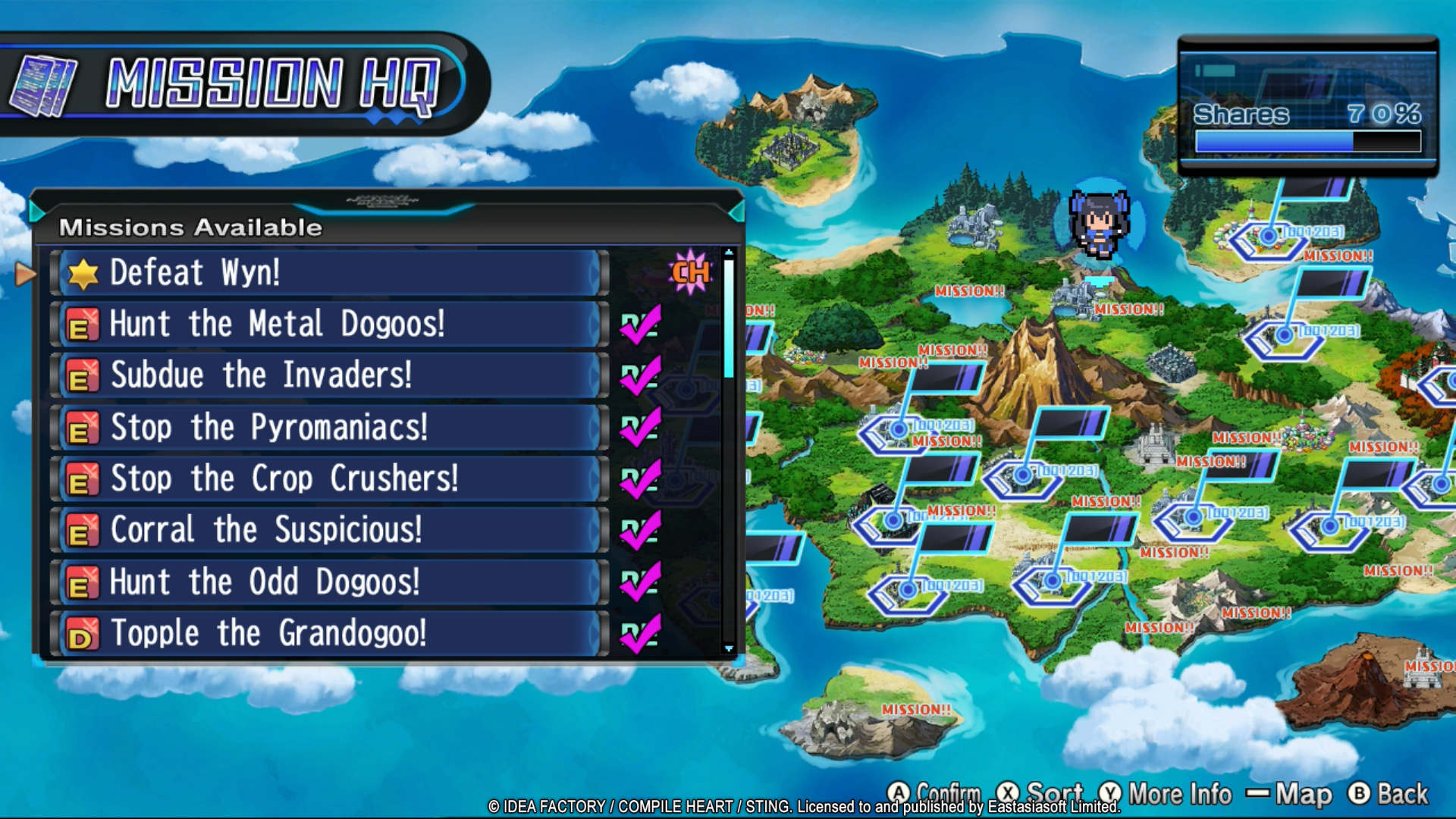Click the mission list scroll-up arrow
Screen dimensions: 1456x819
tap(729, 253)
